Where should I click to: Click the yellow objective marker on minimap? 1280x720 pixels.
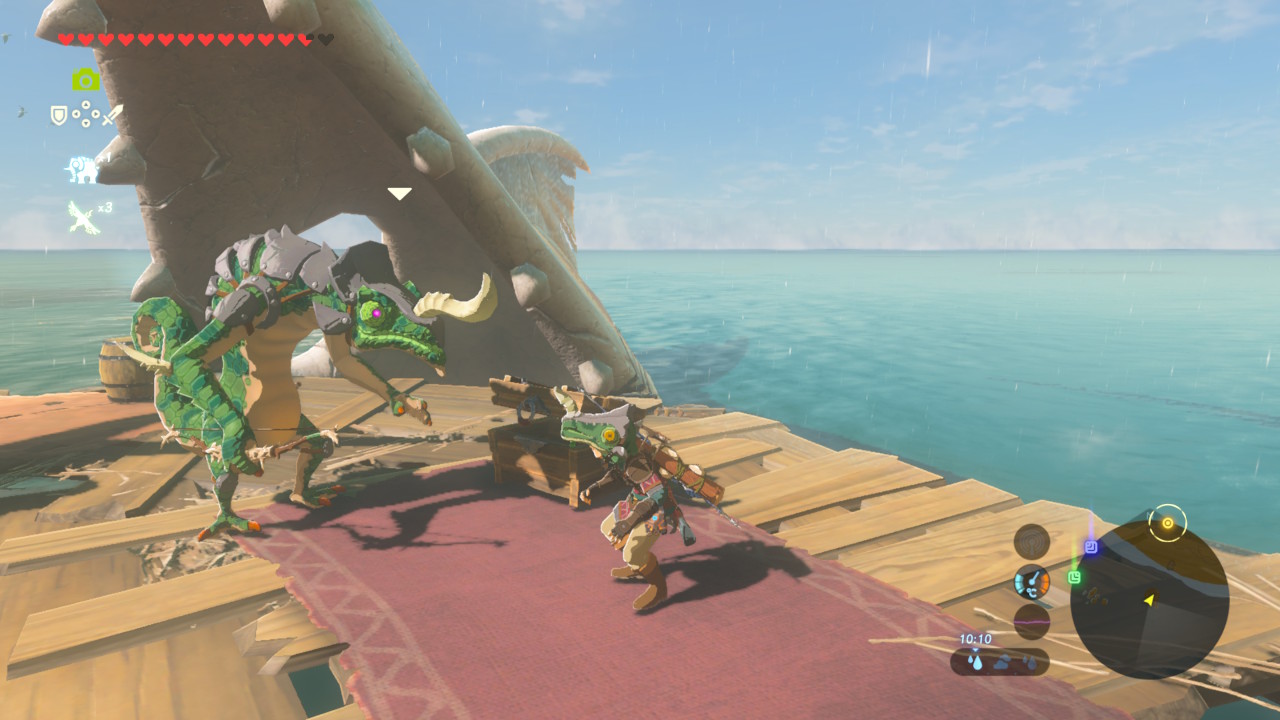click(1167, 522)
